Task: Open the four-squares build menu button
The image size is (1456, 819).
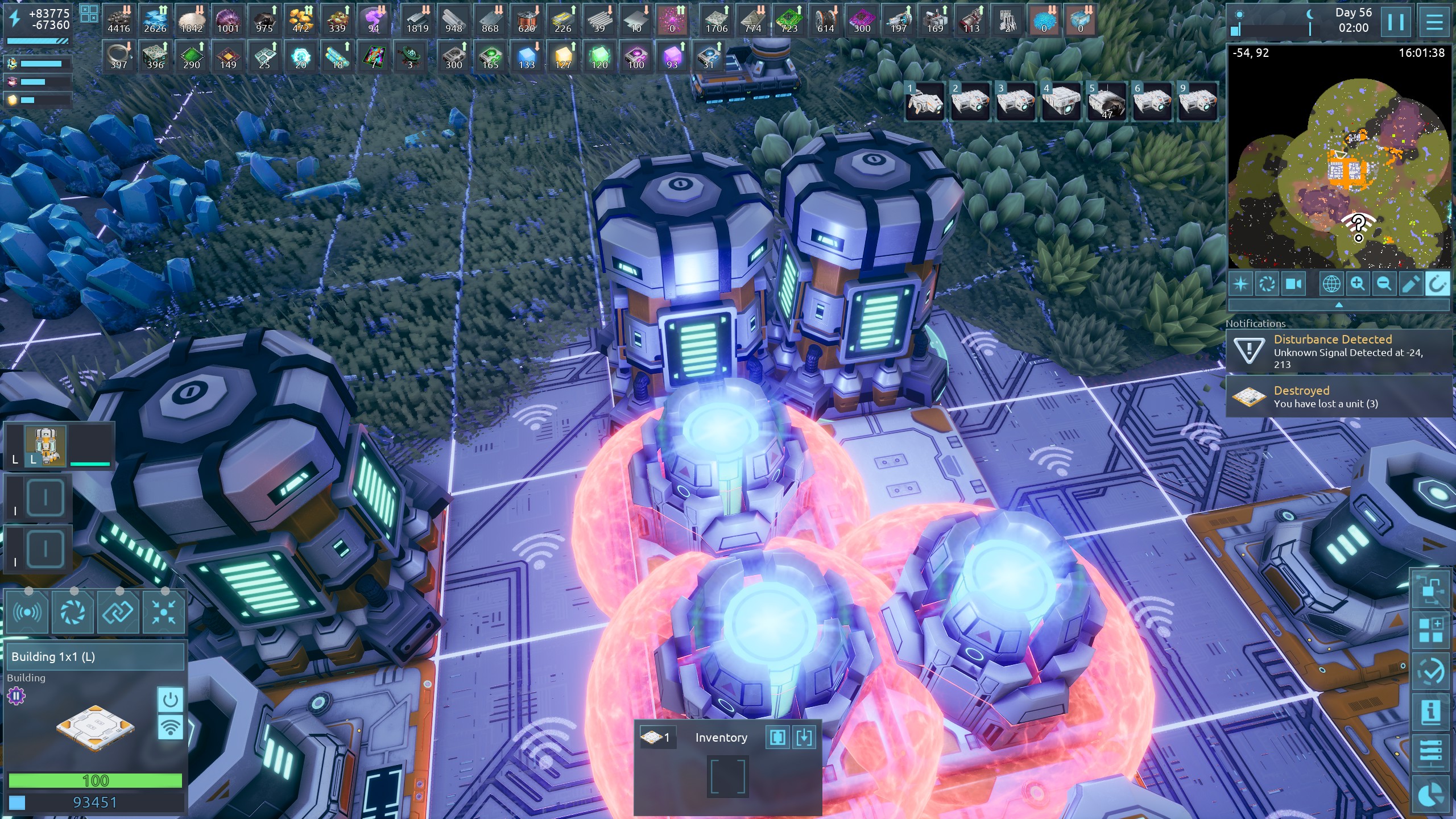Action: 1430,630
